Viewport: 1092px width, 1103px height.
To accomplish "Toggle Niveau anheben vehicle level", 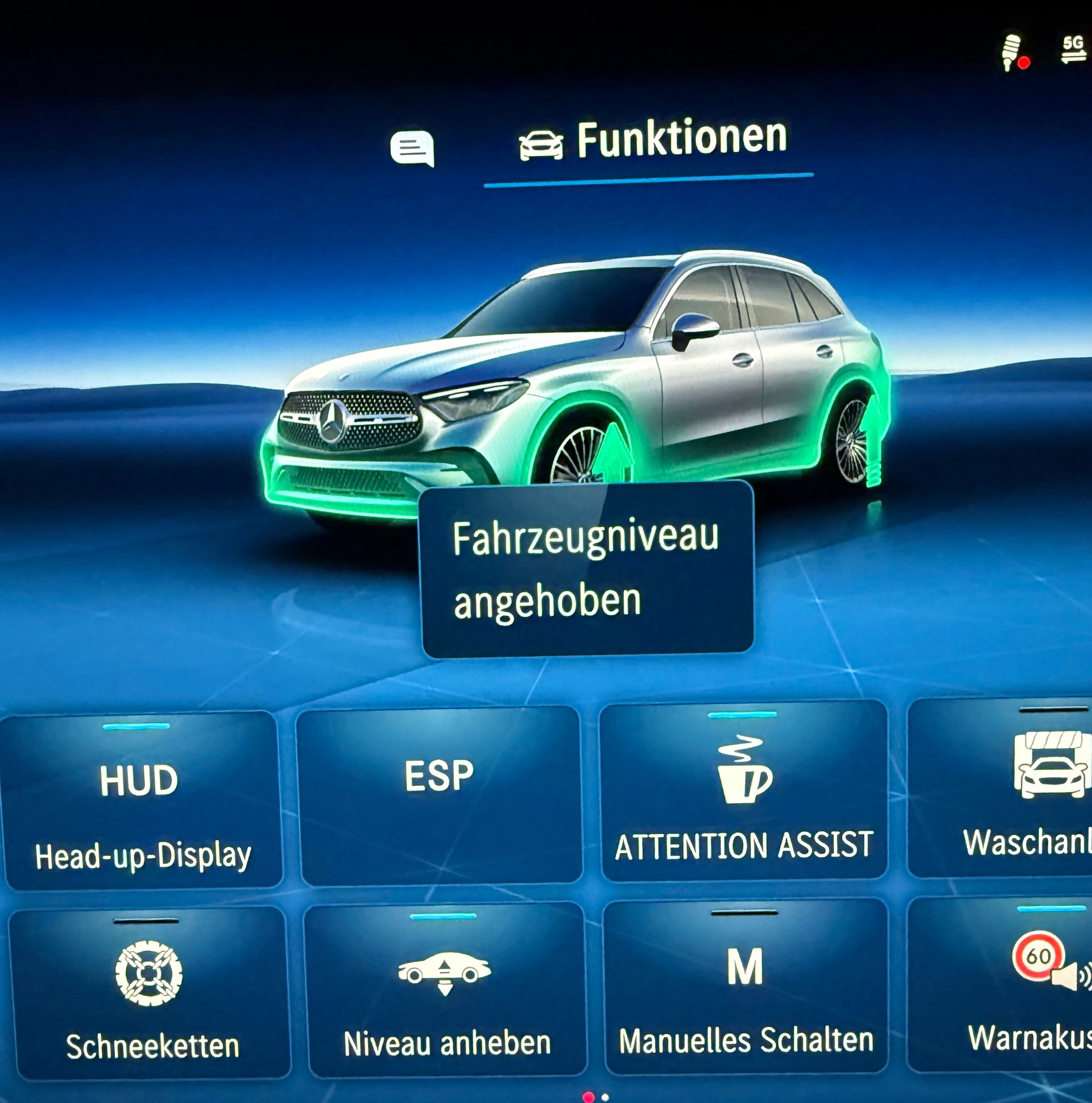I will tap(446, 990).
